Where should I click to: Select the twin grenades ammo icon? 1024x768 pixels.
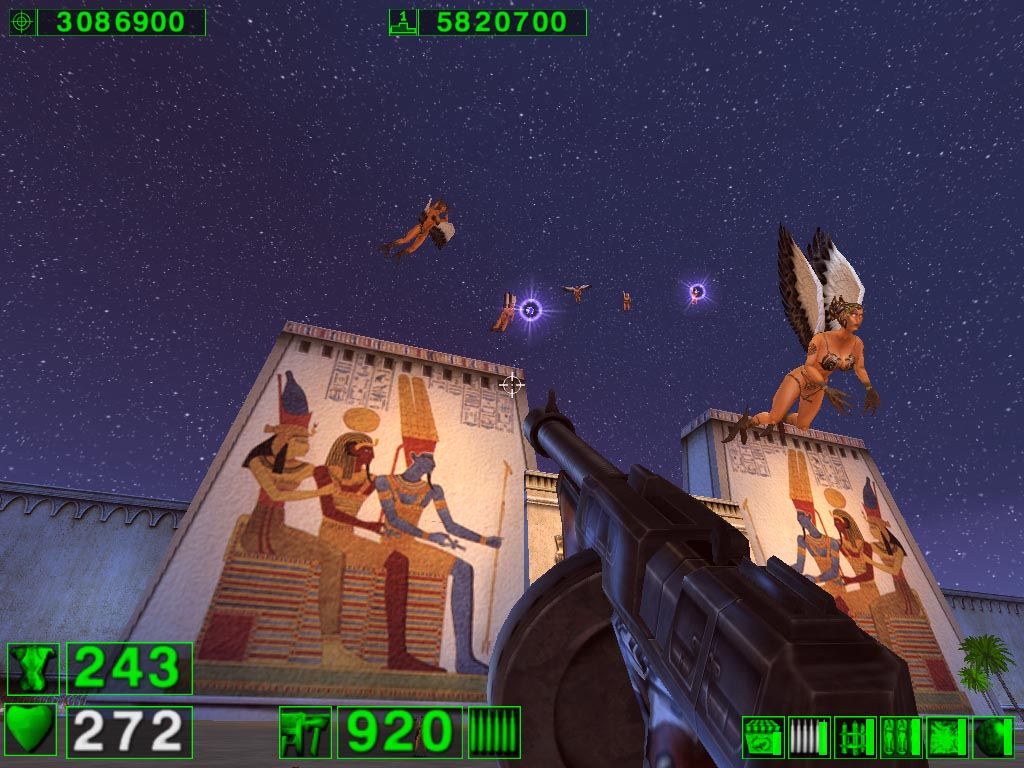901,737
